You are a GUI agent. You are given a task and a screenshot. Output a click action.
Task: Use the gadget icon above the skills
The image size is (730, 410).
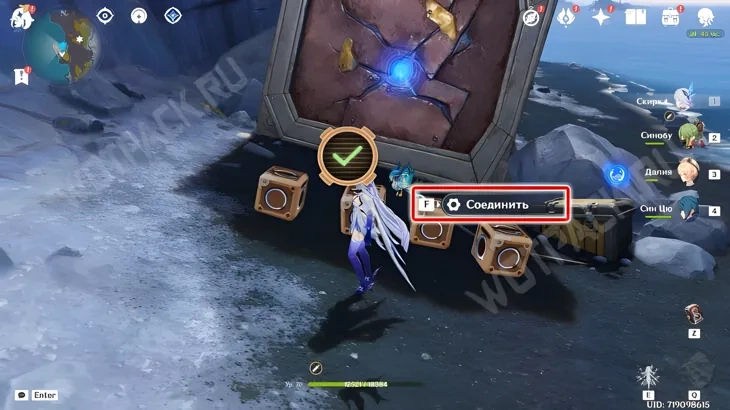pos(693,315)
